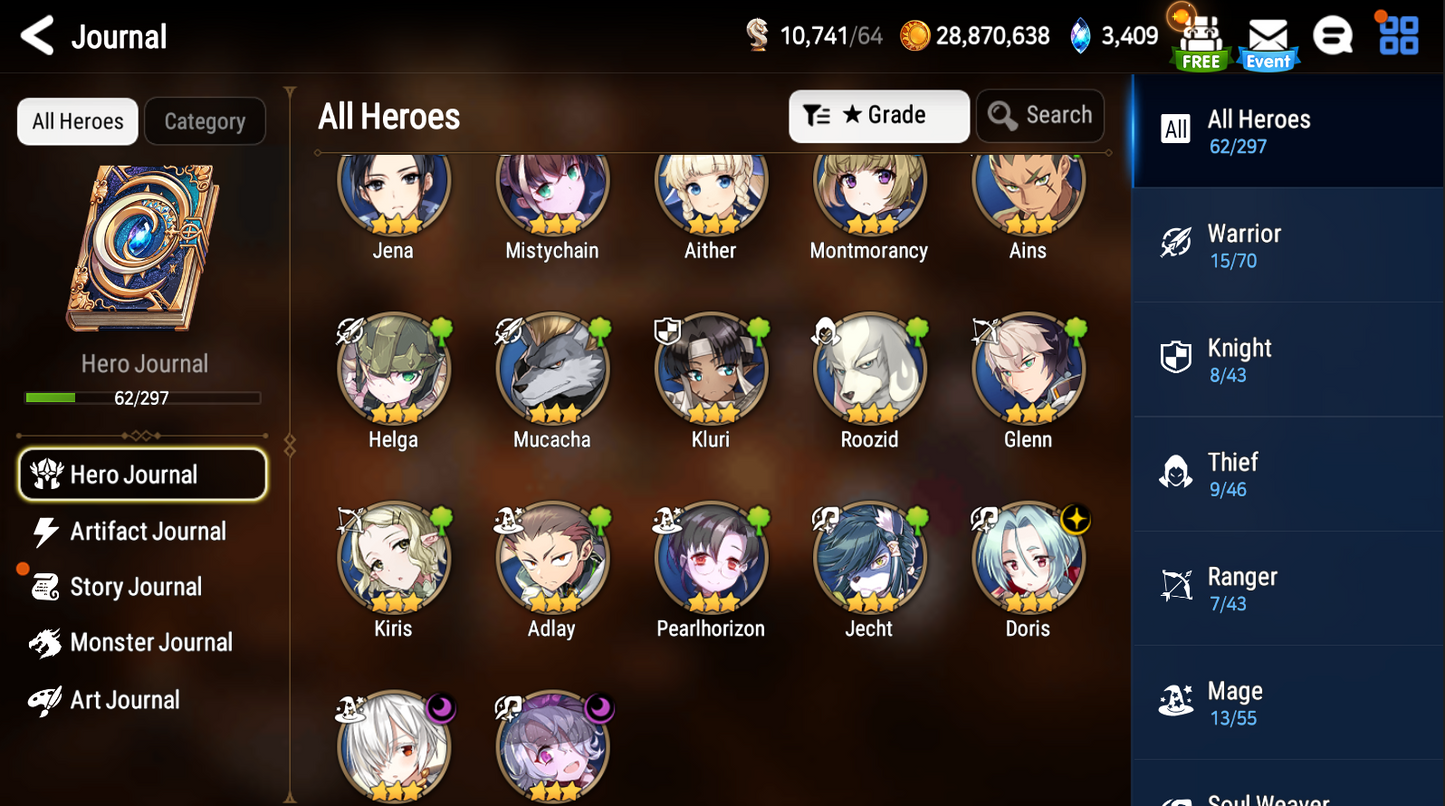Open the Grade sort dropdown
Image resolution: width=1445 pixels, height=806 pixels.
878,116
